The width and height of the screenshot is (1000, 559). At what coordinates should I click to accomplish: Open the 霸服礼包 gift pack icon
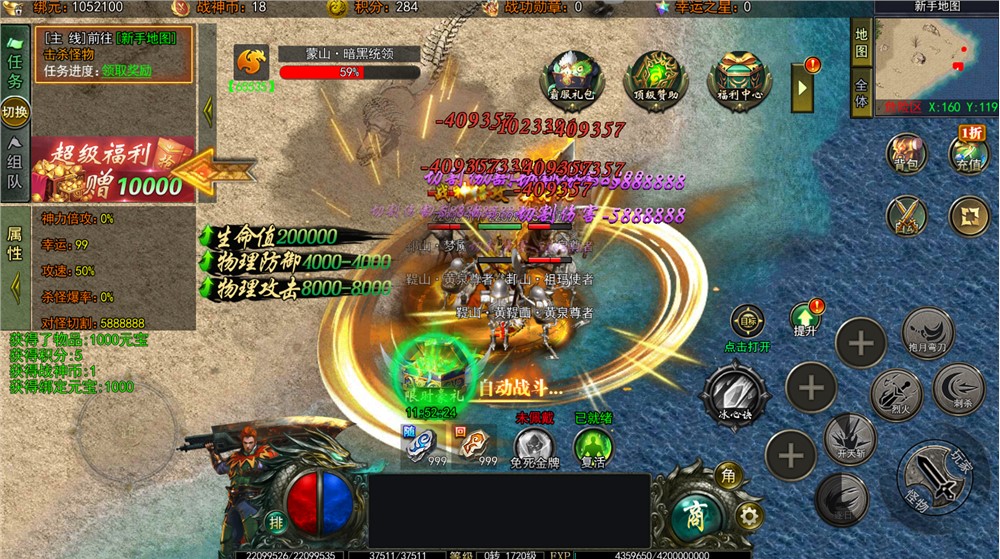pos(572,80)
